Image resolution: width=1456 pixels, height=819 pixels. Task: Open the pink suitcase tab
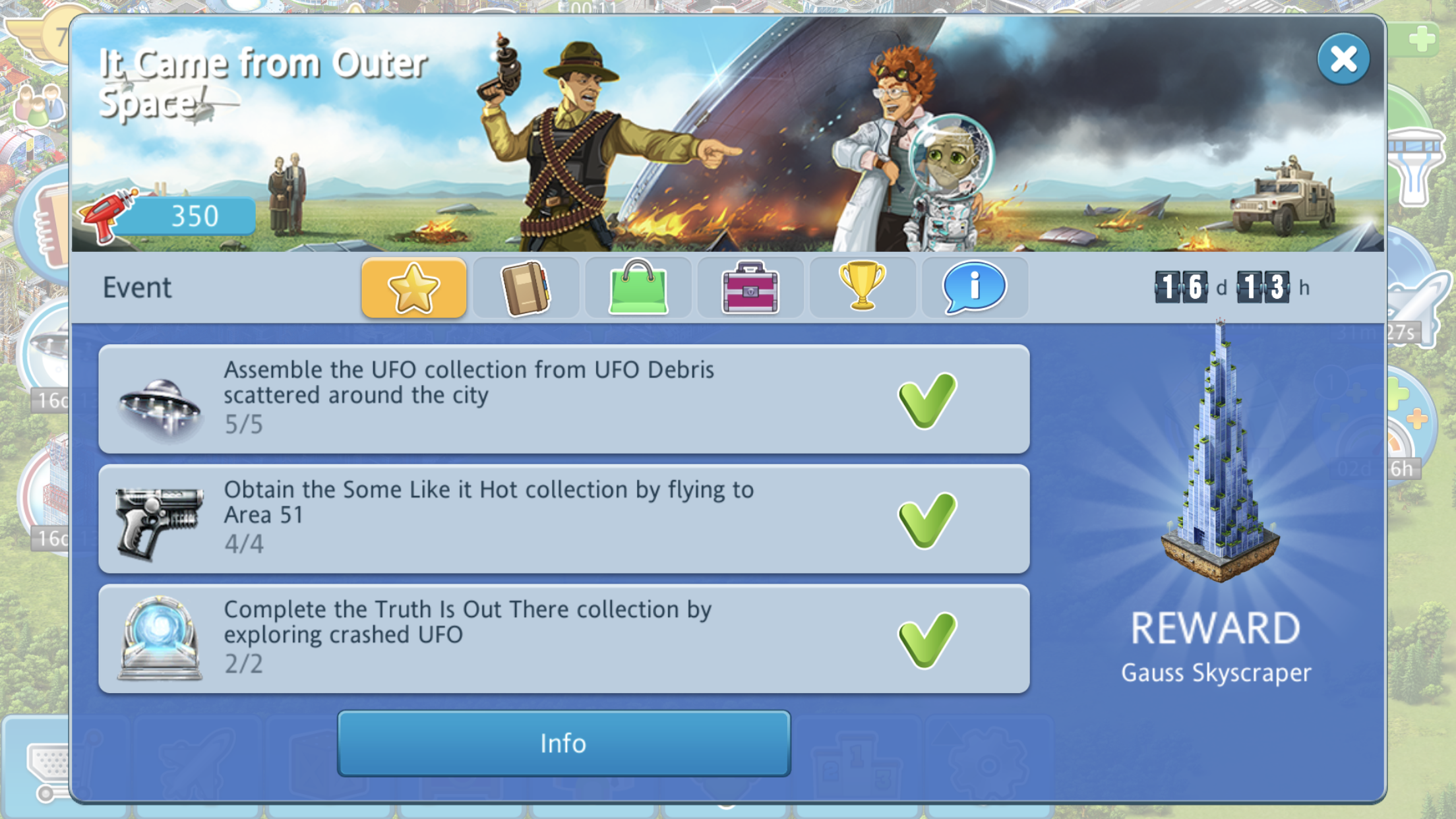click(750, 288)
